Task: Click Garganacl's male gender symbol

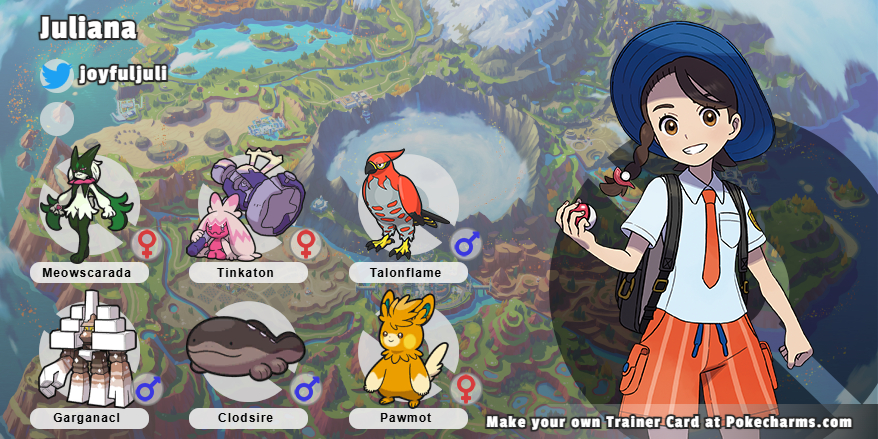Action: (147, 389)
